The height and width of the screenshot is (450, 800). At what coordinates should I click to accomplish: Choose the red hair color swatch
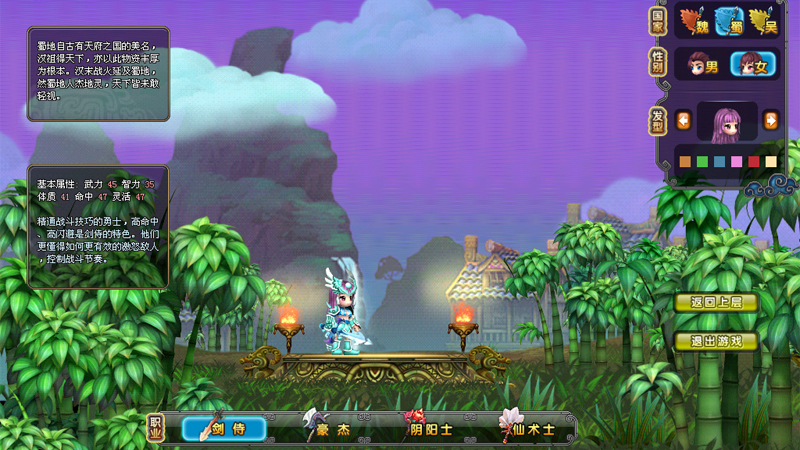click(753, 161)
